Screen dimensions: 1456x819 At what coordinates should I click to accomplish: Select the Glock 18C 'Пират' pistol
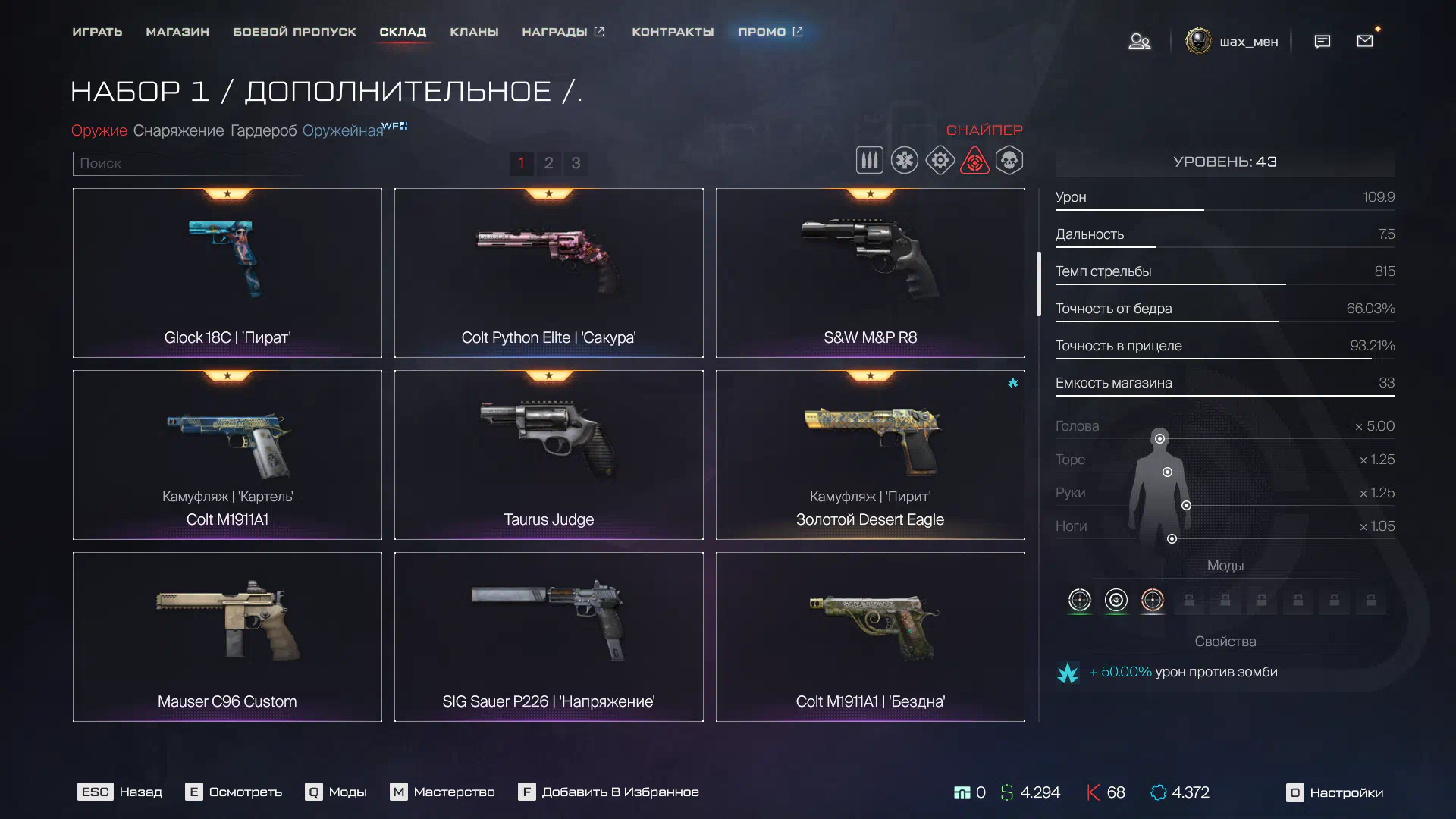[x=227, y=273]
